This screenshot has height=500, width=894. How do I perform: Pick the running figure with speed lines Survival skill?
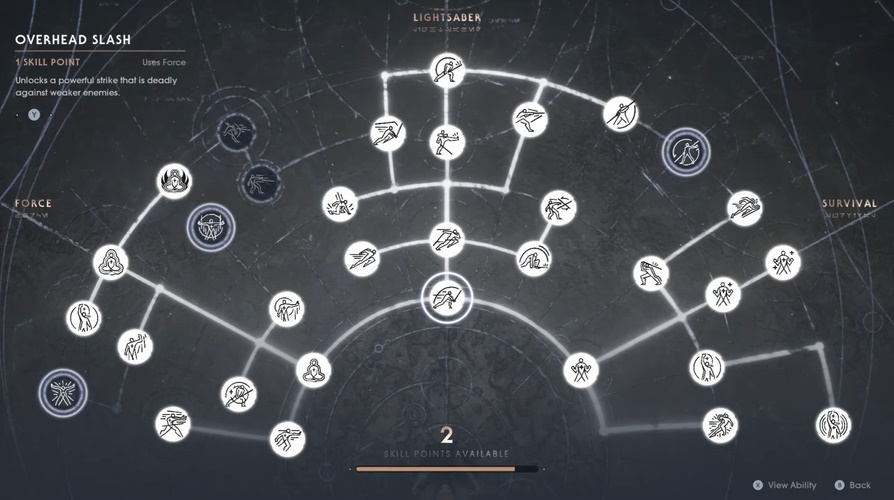tap(719, 425)
